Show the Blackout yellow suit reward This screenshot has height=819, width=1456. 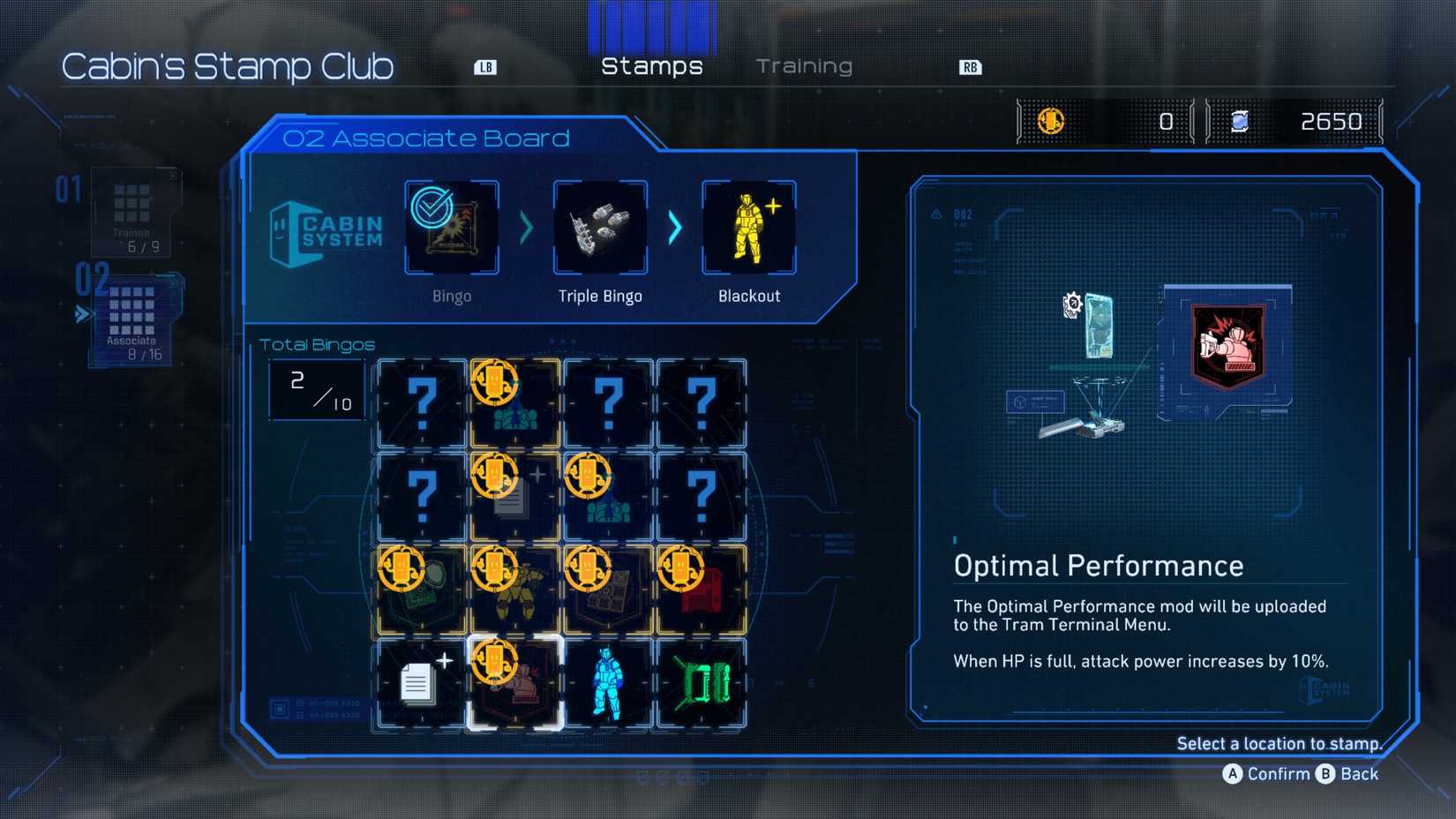coord(748,228)
